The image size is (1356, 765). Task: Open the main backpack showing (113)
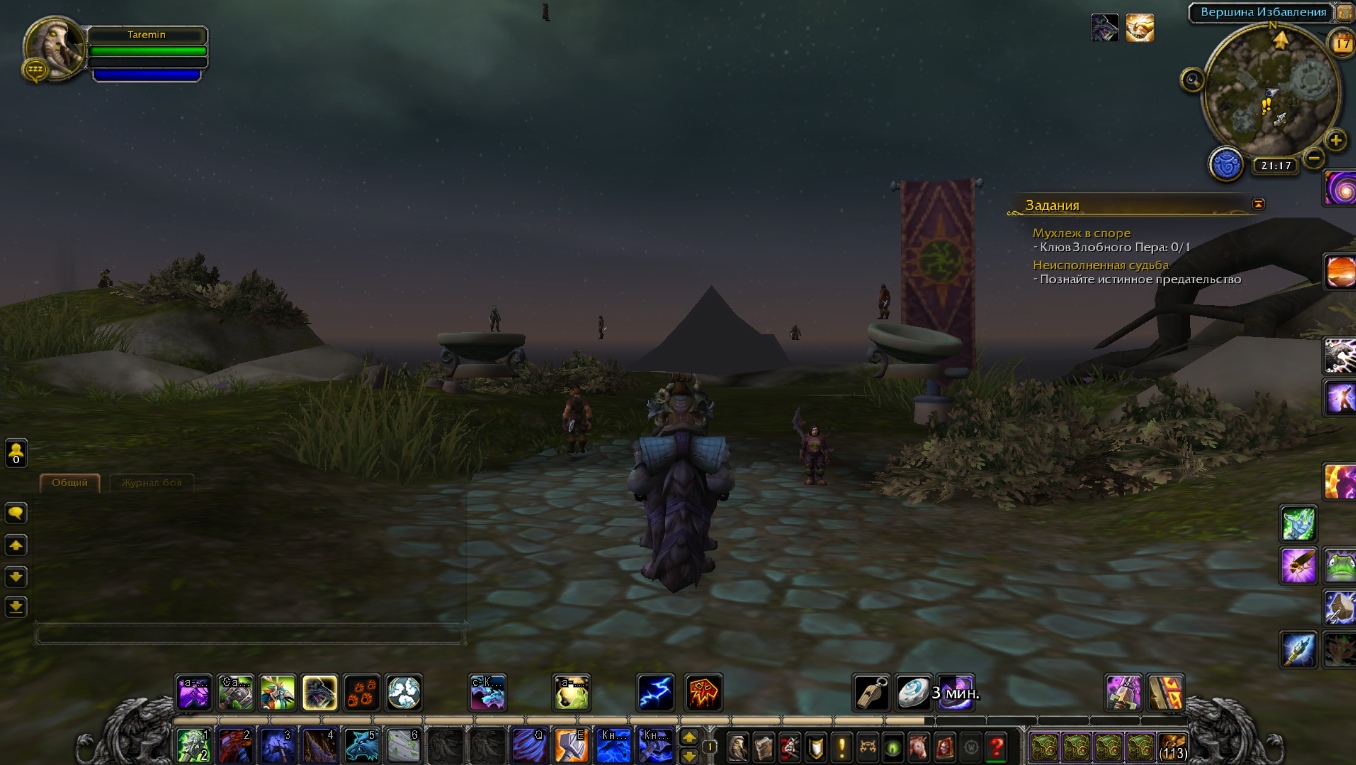pyautogui.click(x=1171, y=746)
